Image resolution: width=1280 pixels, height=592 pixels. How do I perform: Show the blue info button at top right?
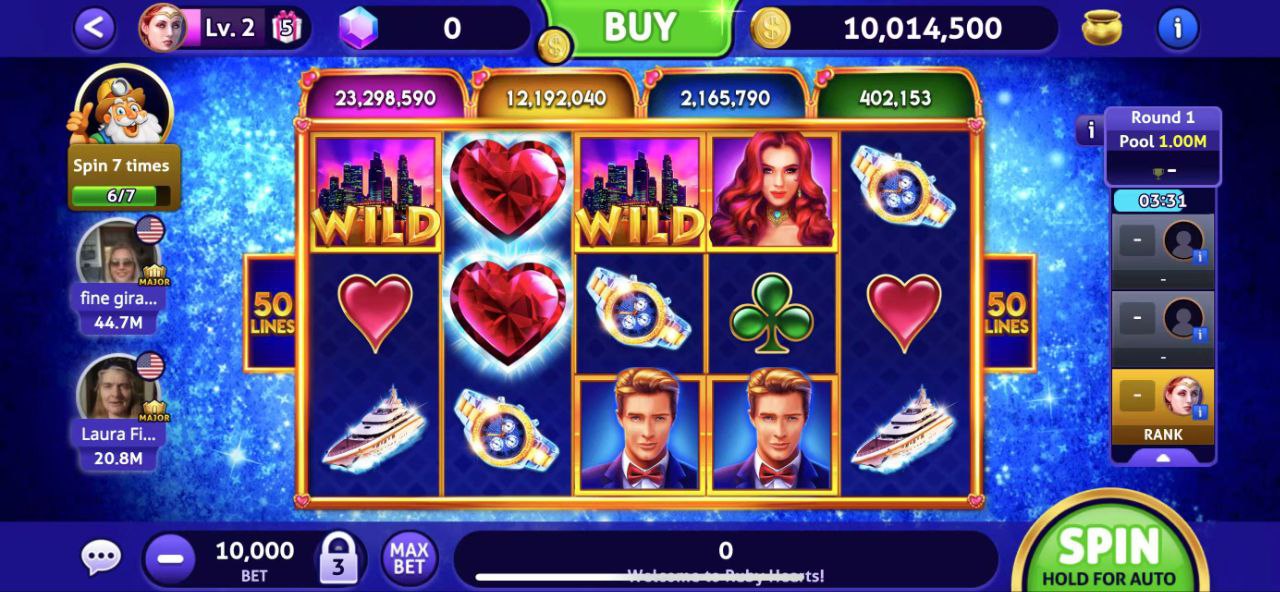tap(1177, 28)
